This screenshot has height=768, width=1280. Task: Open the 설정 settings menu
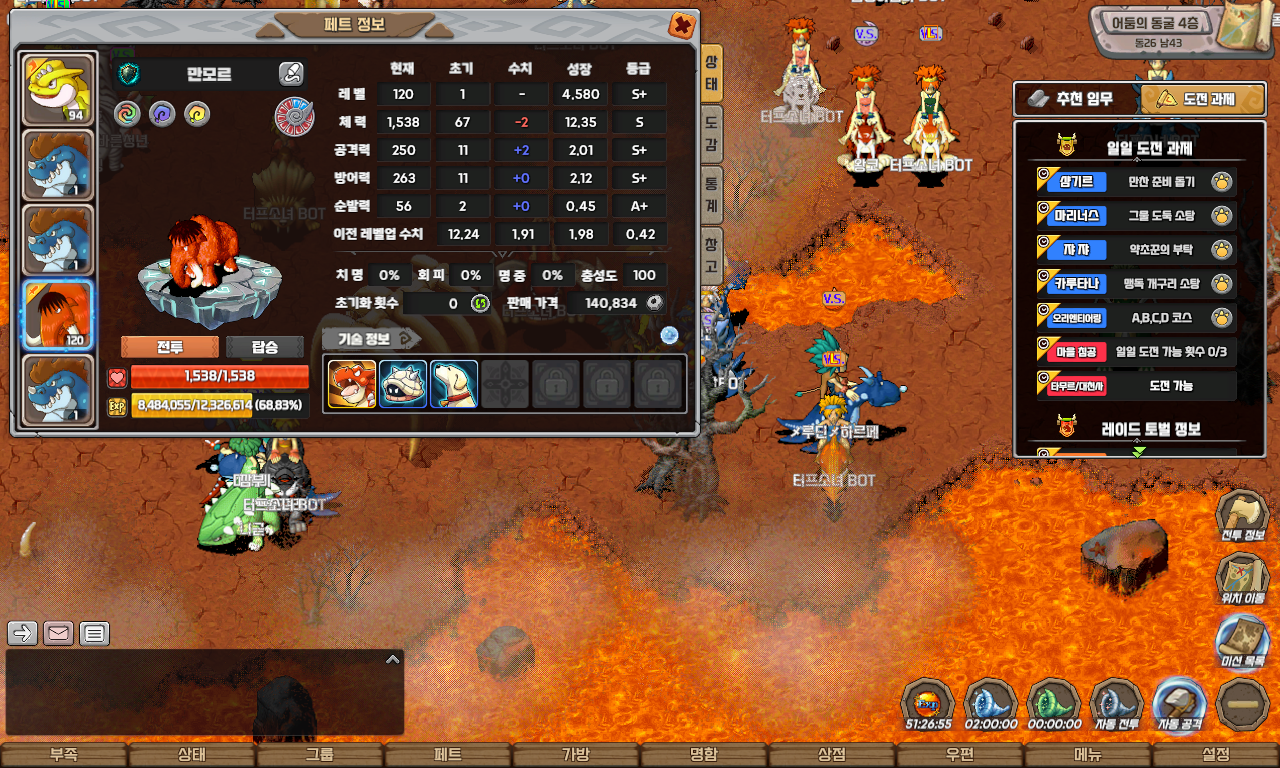coord(1216,755)
